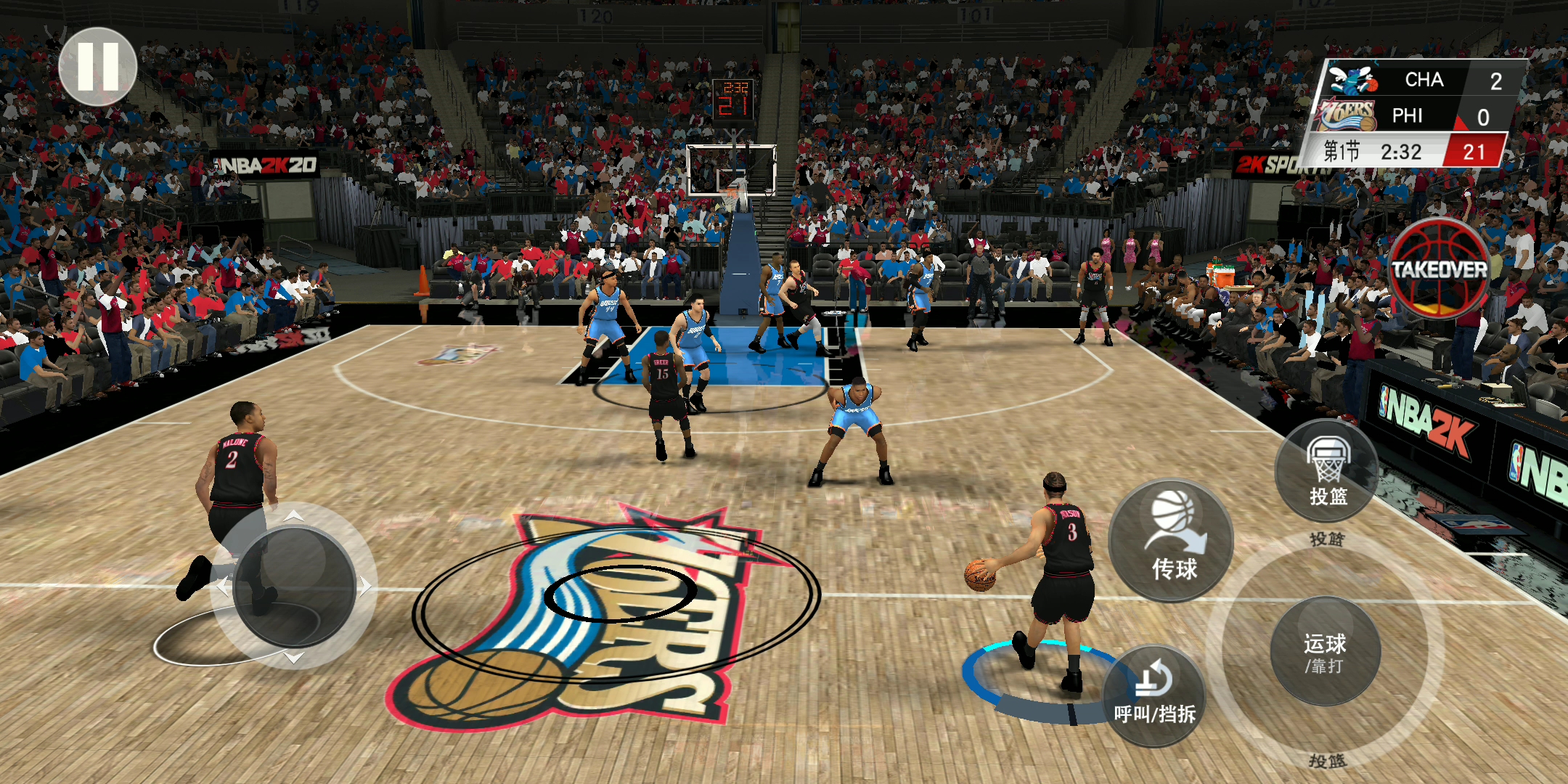Select the CHA row on the scoreboard

pos(1426,80)
